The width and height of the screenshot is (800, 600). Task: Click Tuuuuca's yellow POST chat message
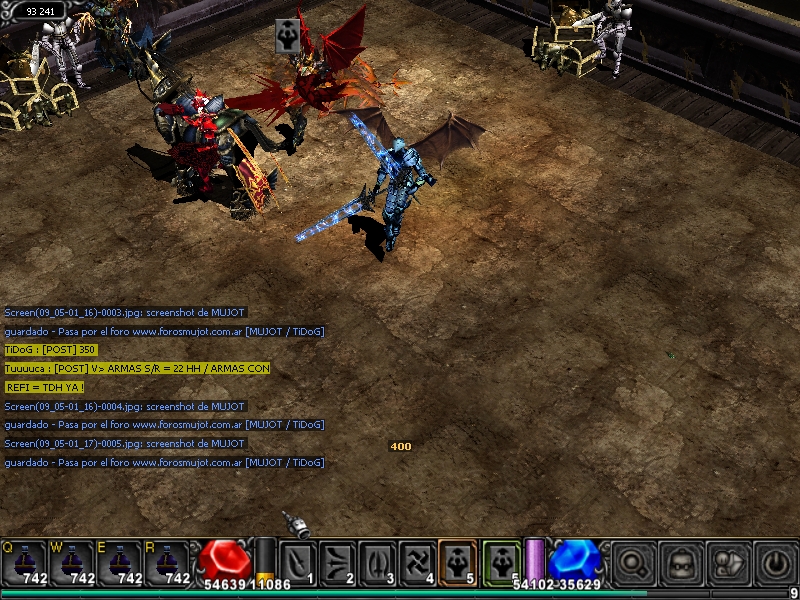click(136, 369)
